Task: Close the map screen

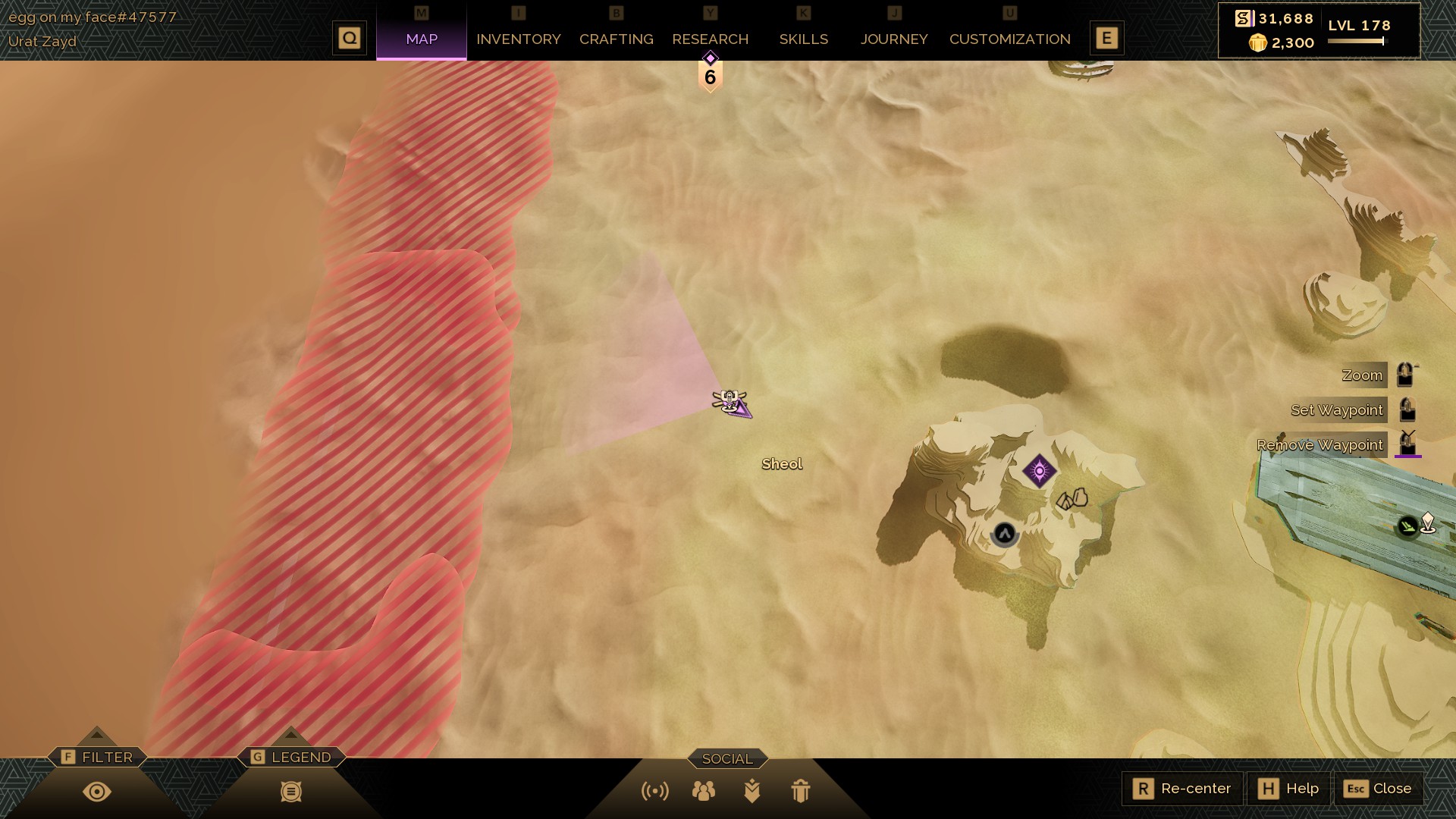Action: (x=1378, y=789)
